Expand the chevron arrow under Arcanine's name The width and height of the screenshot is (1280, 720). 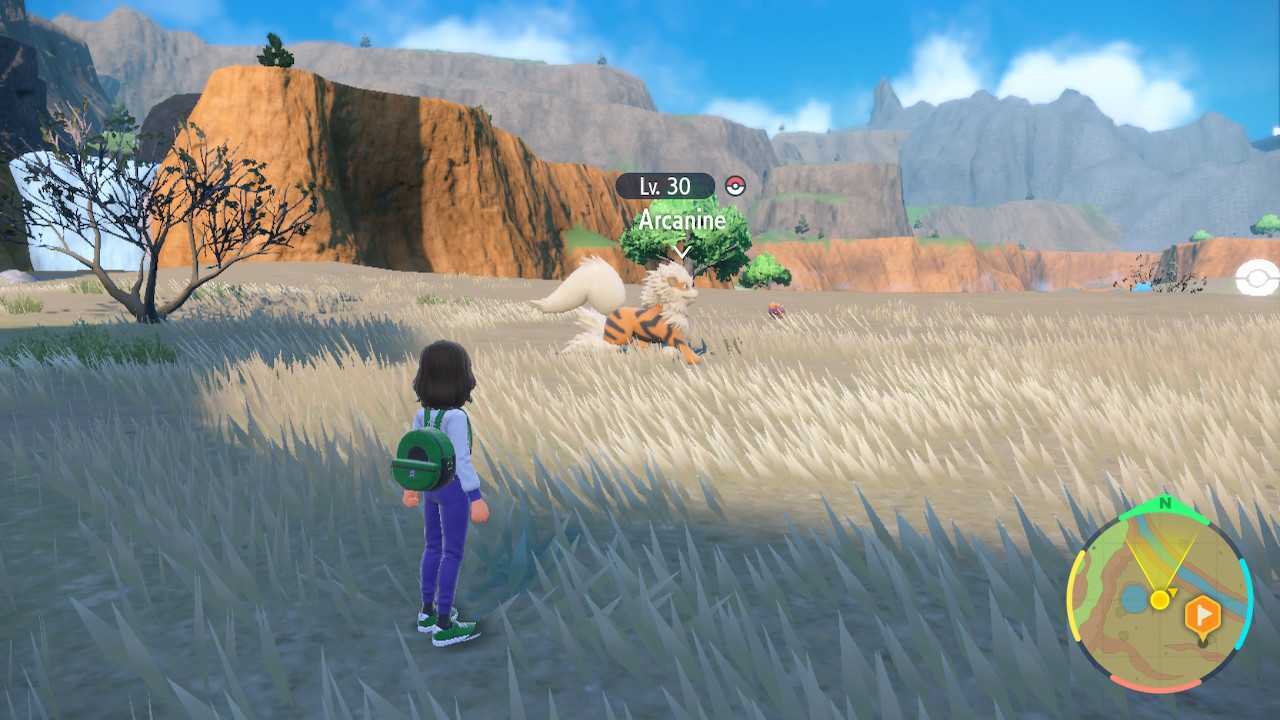[682, 251]
